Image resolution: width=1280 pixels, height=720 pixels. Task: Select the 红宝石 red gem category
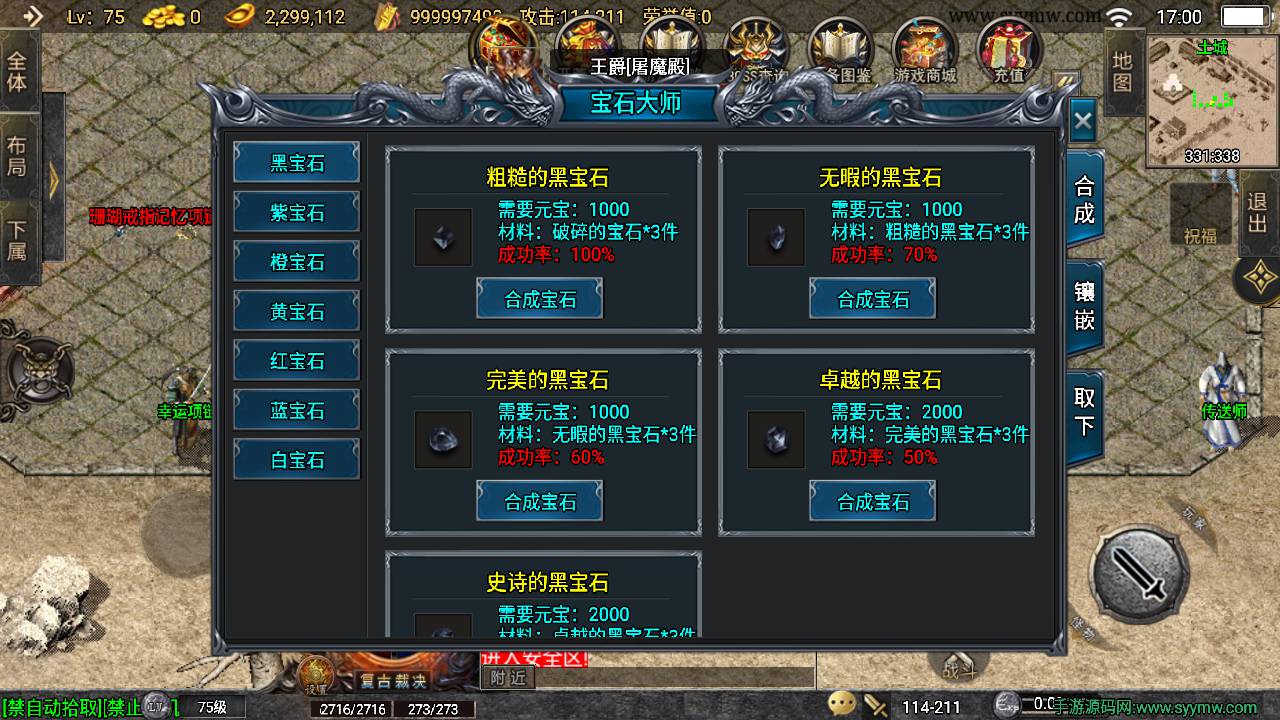coord(296,360)
